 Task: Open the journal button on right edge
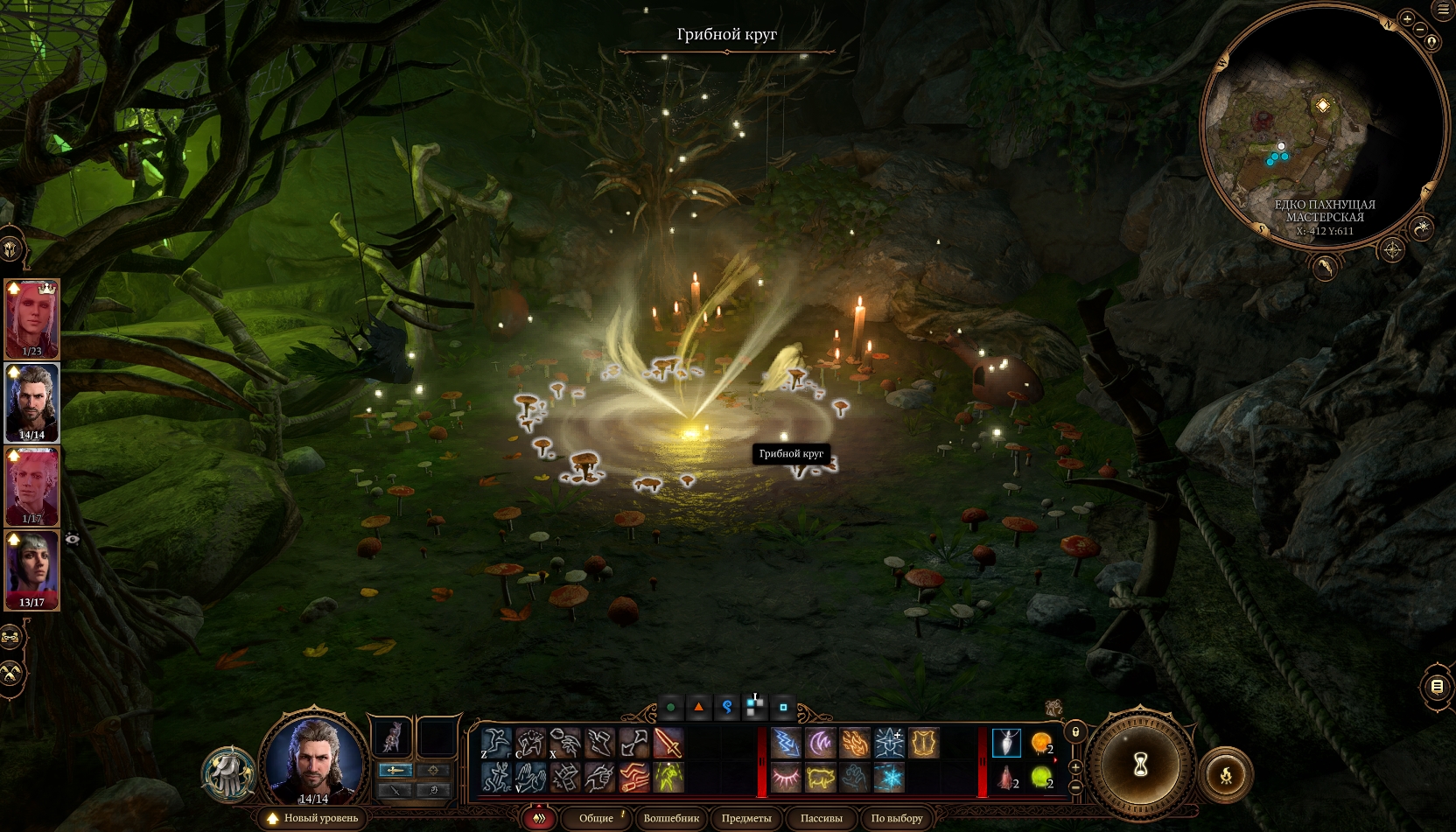(1437, 687)
